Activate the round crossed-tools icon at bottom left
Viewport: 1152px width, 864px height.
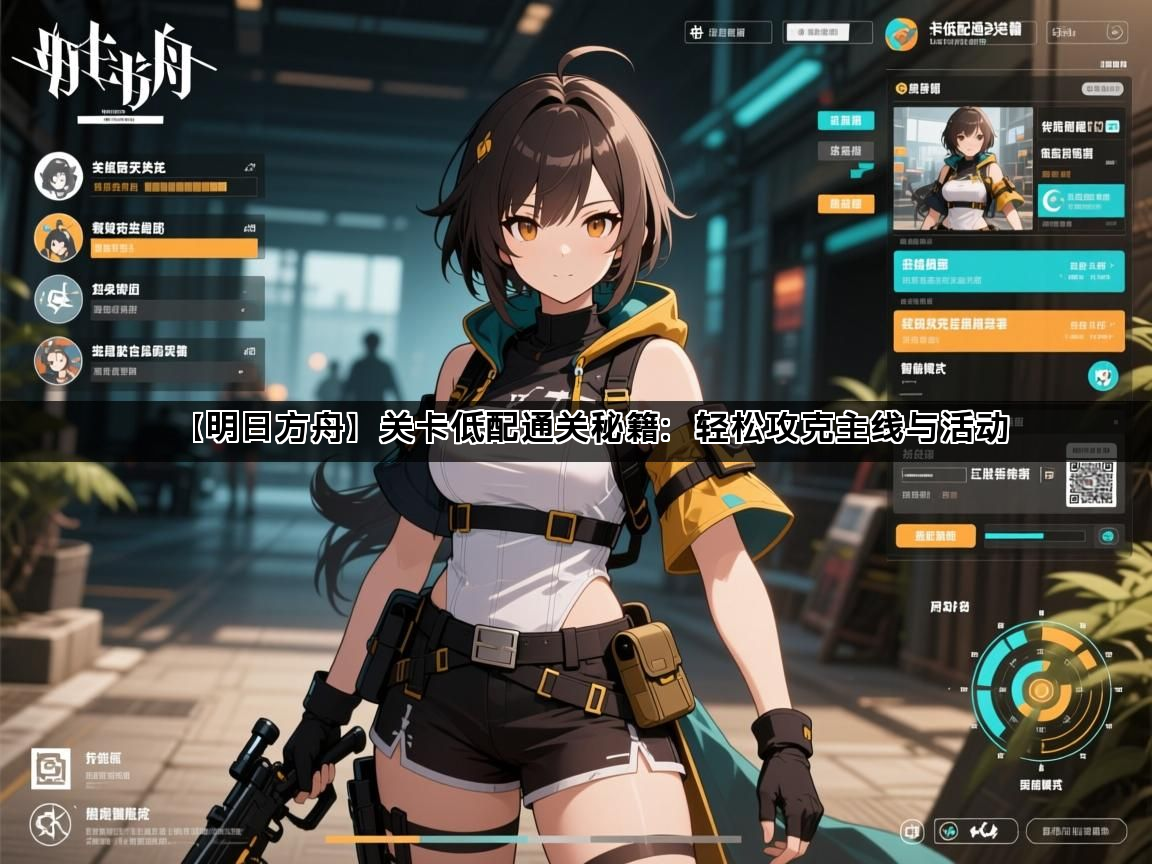(x=49, y=822)
